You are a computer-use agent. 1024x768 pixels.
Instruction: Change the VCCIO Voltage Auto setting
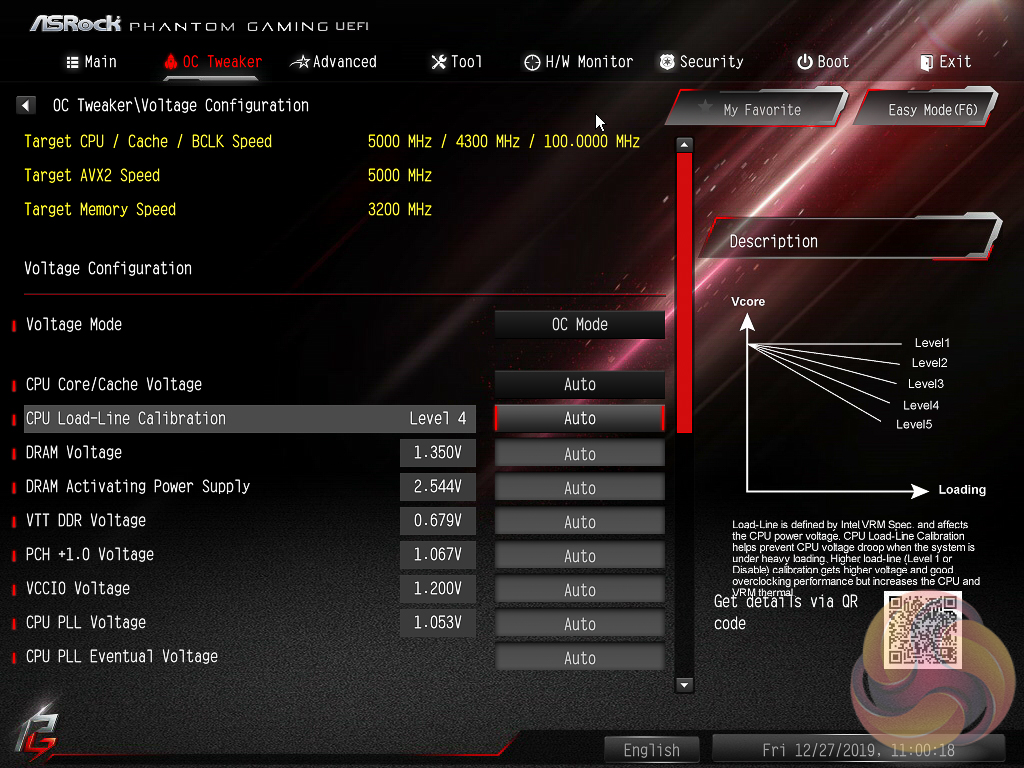pyautogui.click(x=580, y=590)
